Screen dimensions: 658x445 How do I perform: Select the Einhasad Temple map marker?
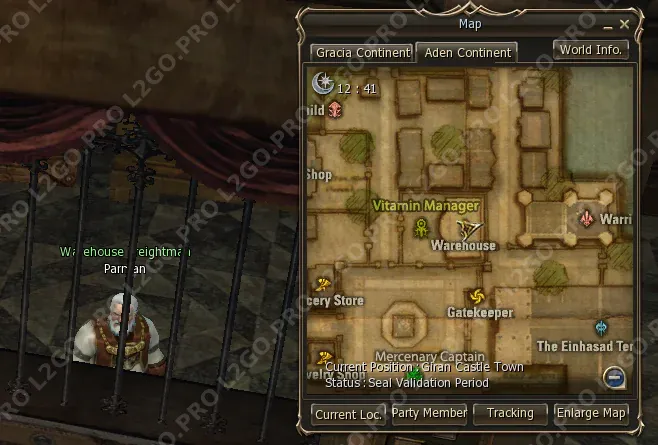(x=601, y=327)
